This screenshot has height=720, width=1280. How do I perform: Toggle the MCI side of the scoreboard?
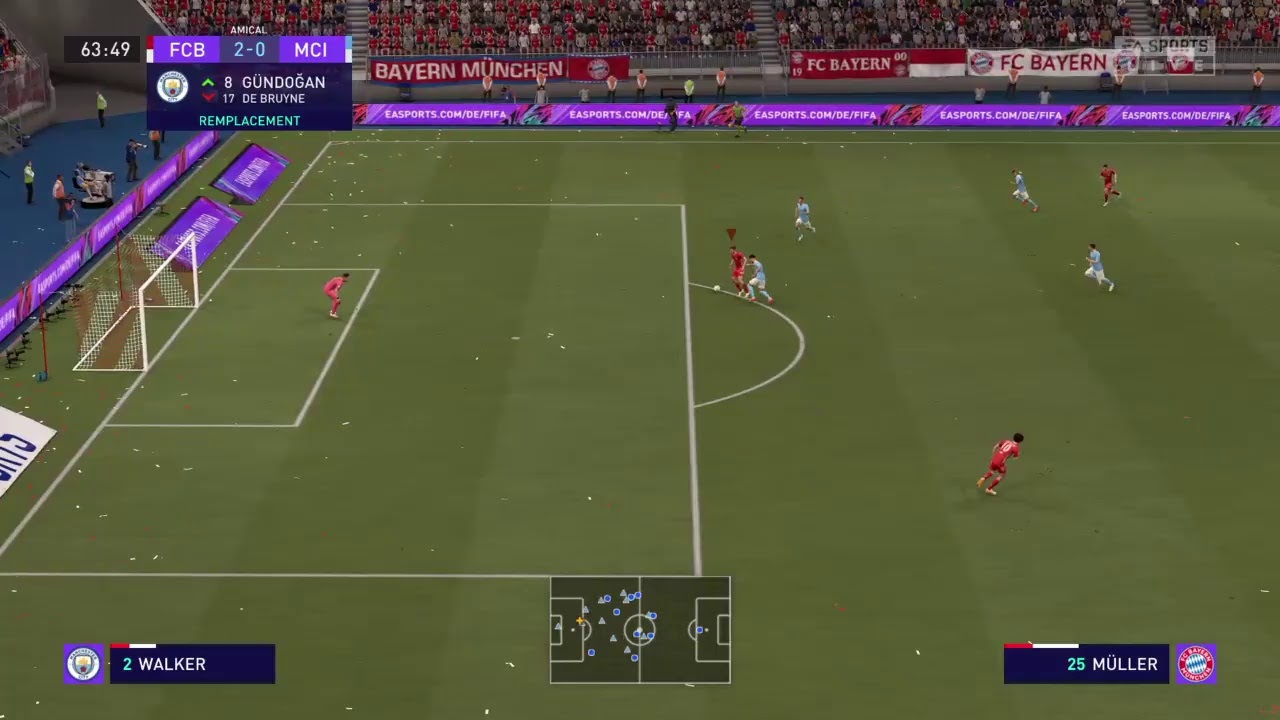(x=310, y=49)
